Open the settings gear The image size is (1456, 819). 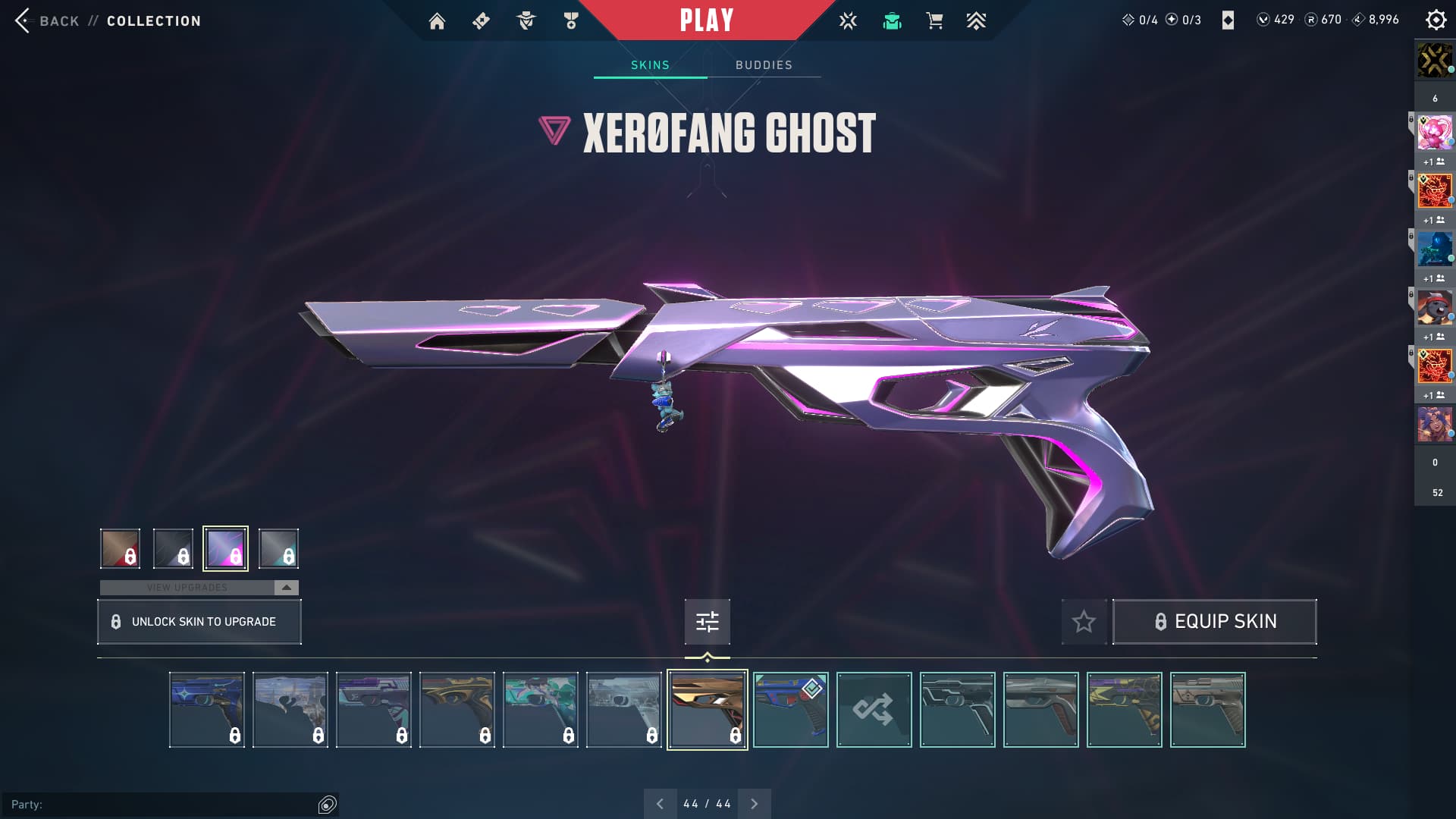(1436, 20)
